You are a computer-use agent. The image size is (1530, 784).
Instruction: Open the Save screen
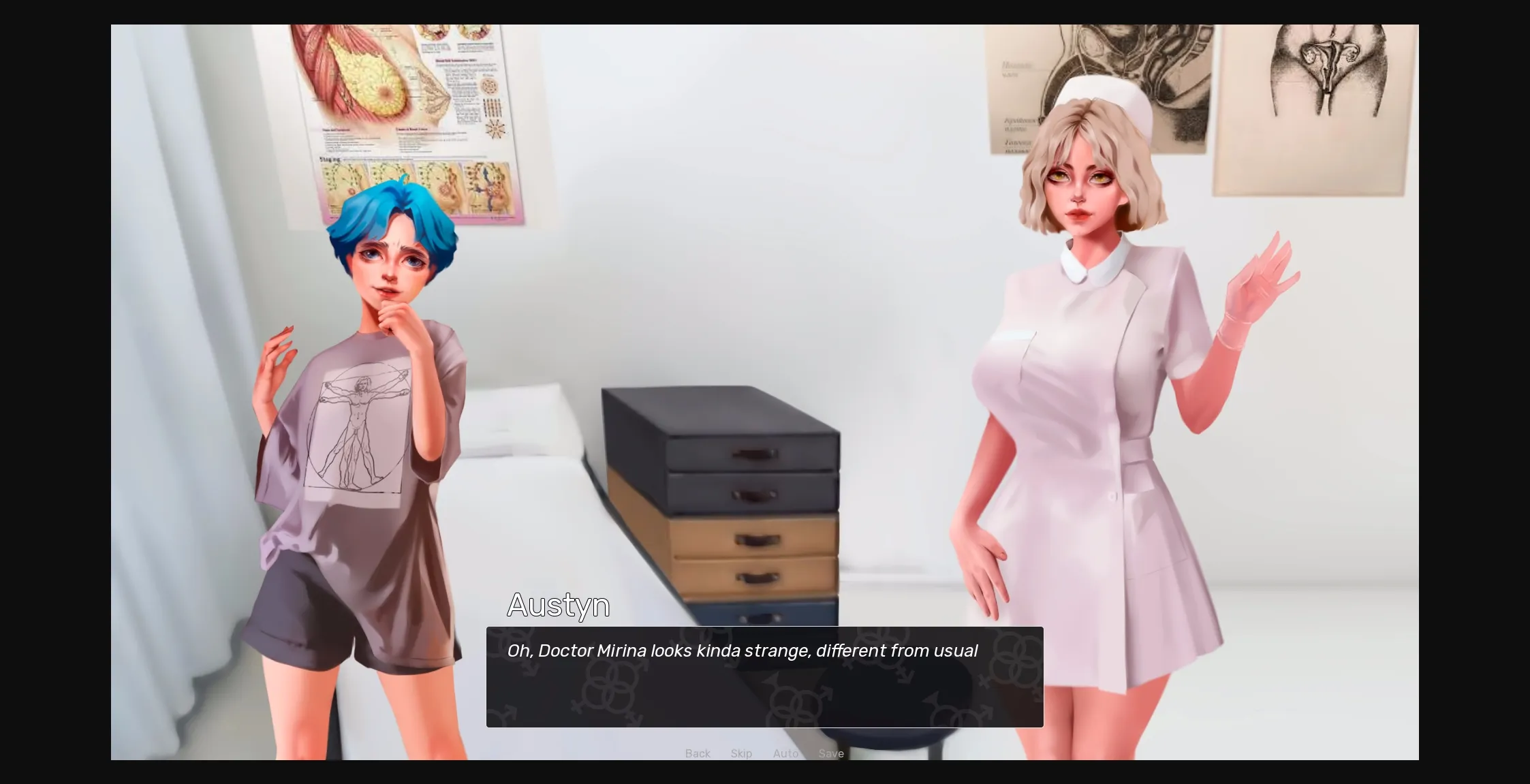point(830,753)
